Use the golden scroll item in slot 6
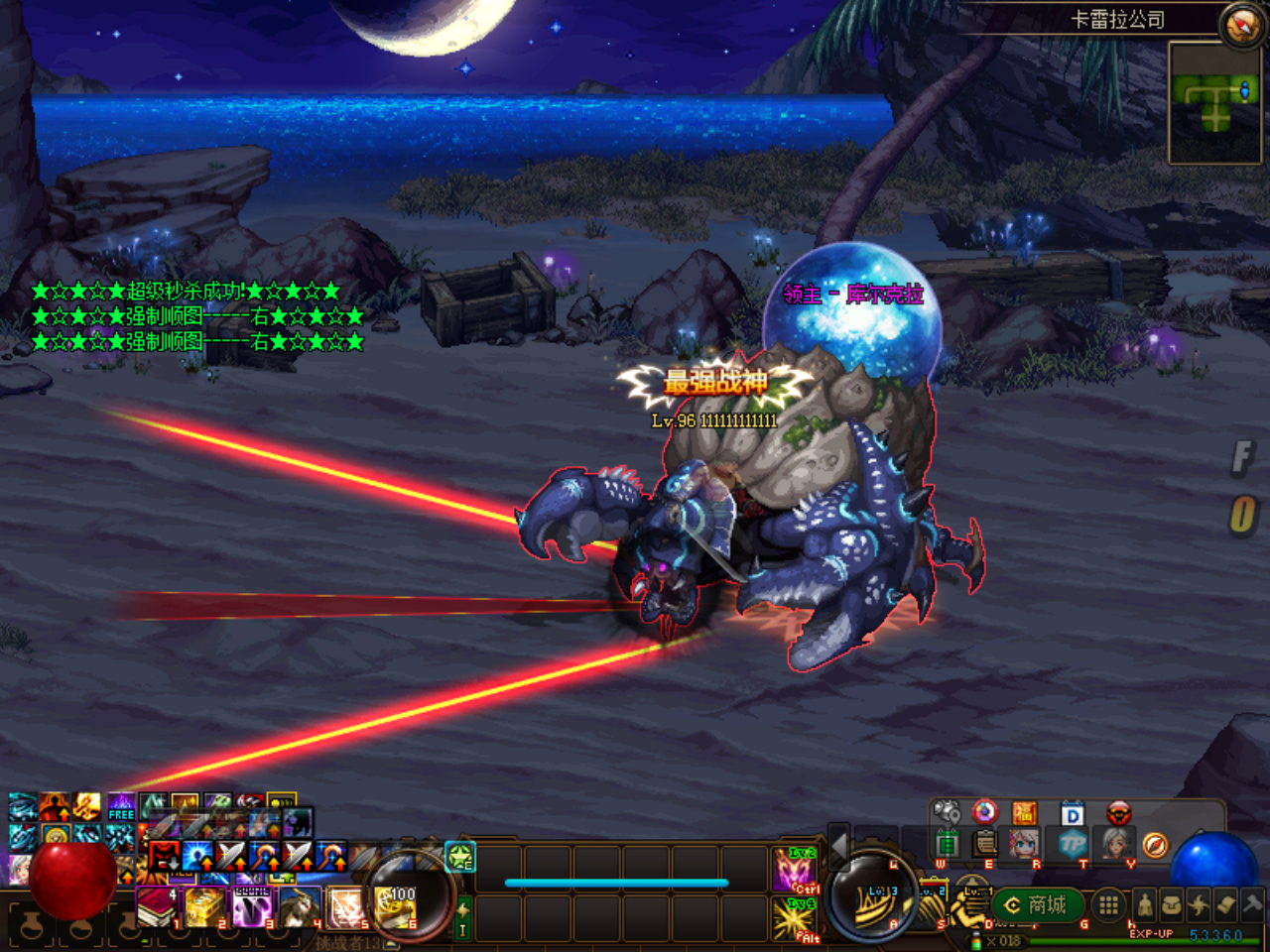1270x952 pixels. click(x=396, y=907)
